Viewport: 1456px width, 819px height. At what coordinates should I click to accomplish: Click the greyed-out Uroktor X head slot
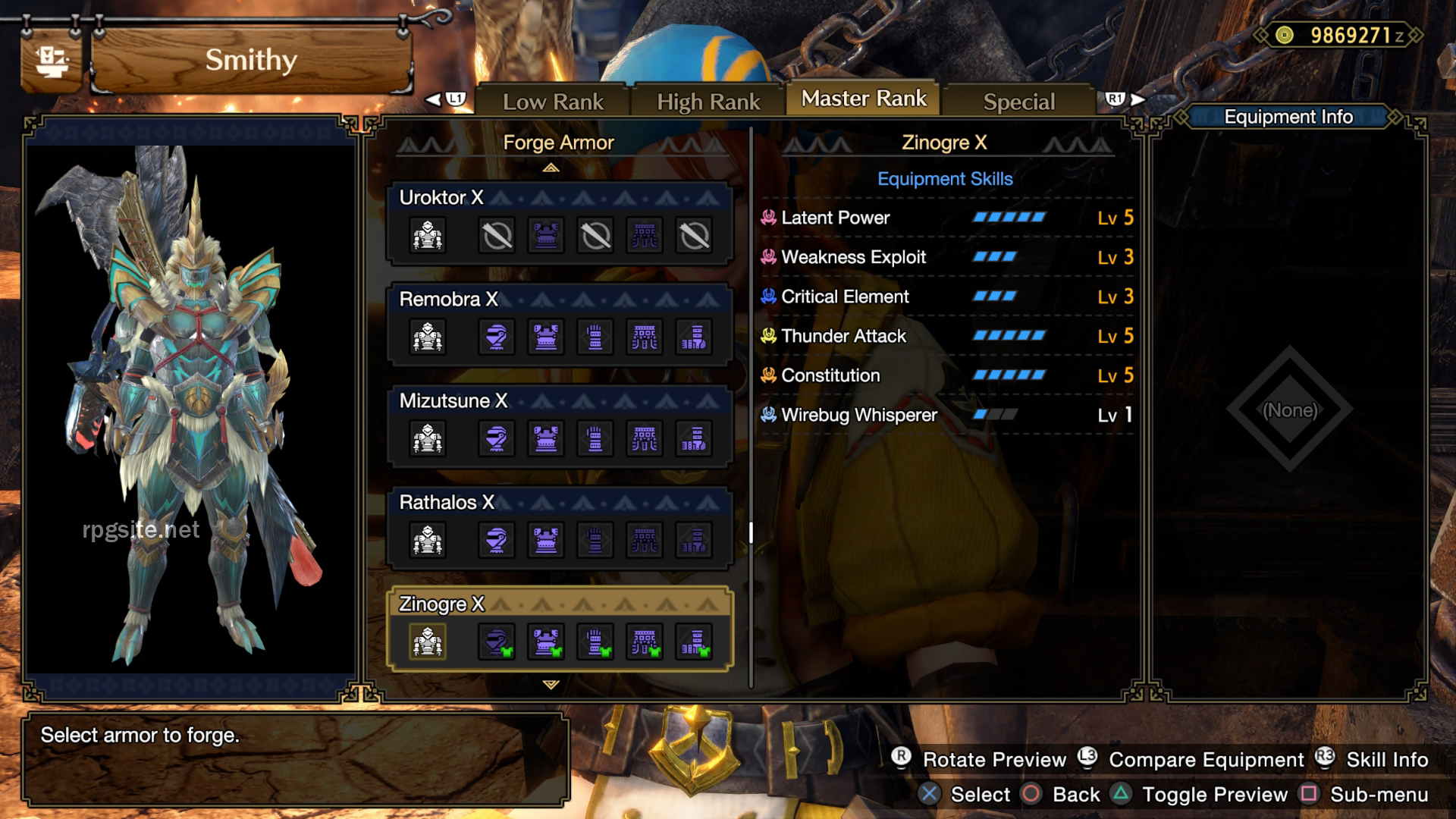pos(497,235)
